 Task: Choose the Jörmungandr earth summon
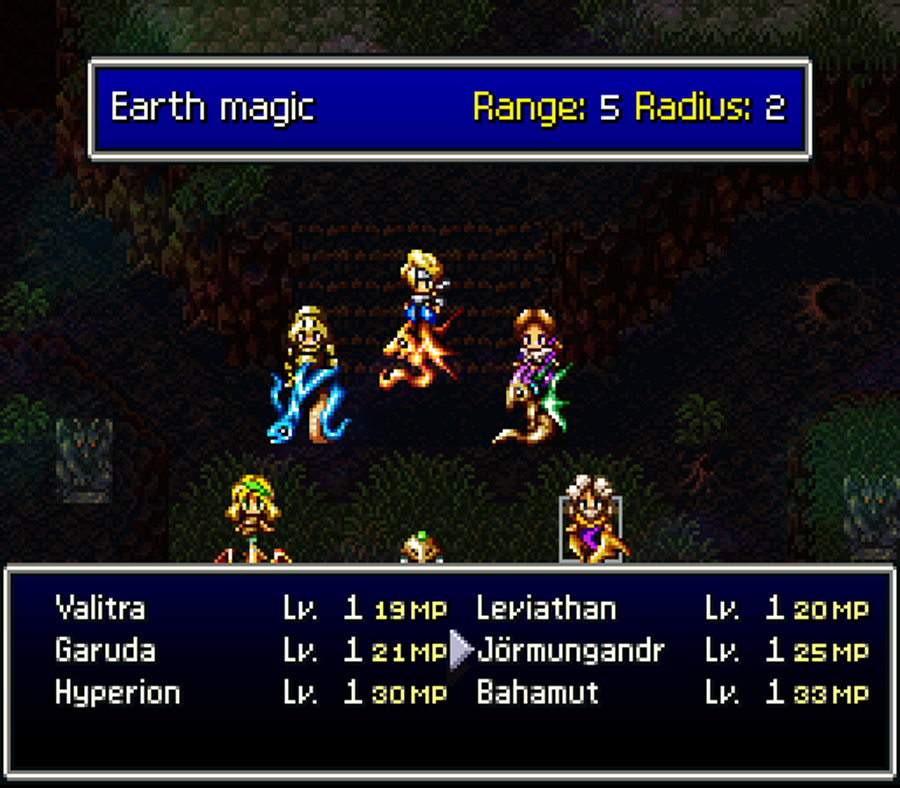tap(570, 651)
